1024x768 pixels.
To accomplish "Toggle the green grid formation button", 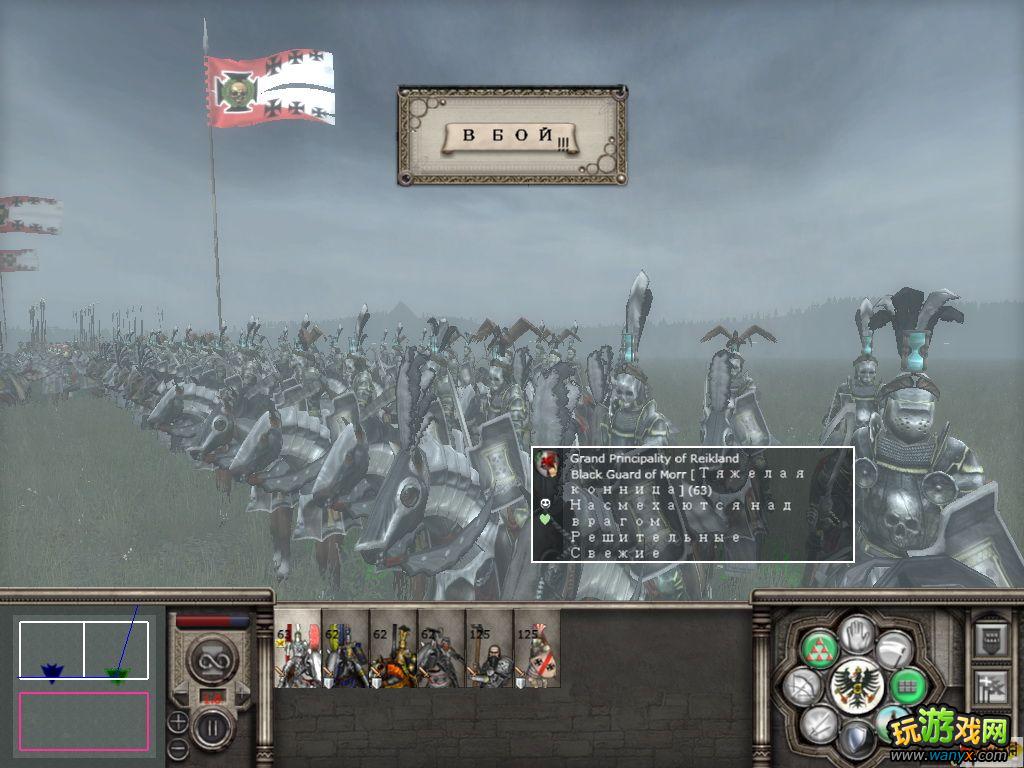I will 907,686.
